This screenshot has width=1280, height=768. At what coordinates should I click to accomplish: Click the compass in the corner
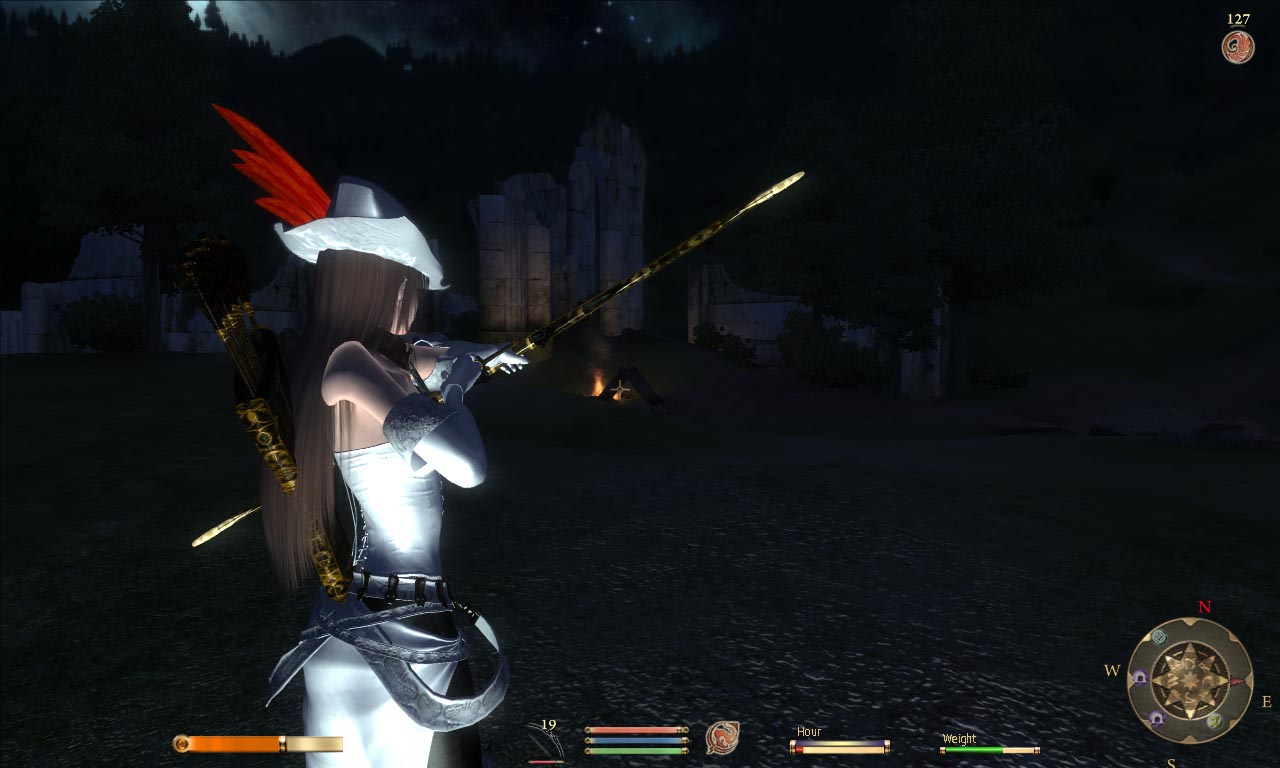(1190, 680)
